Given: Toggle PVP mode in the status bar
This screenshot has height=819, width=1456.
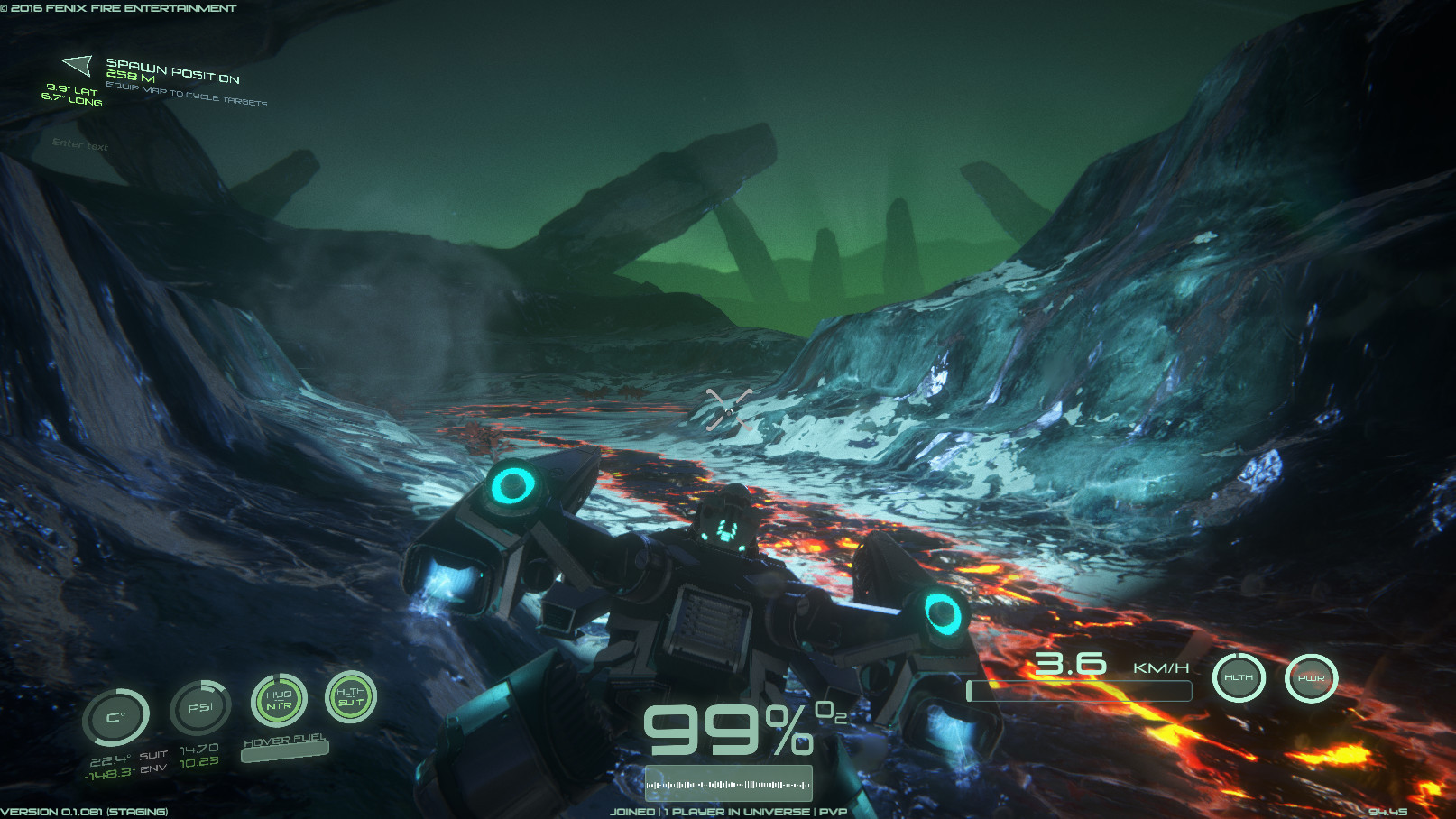Looking at the screenshot, I should (834, 811).
